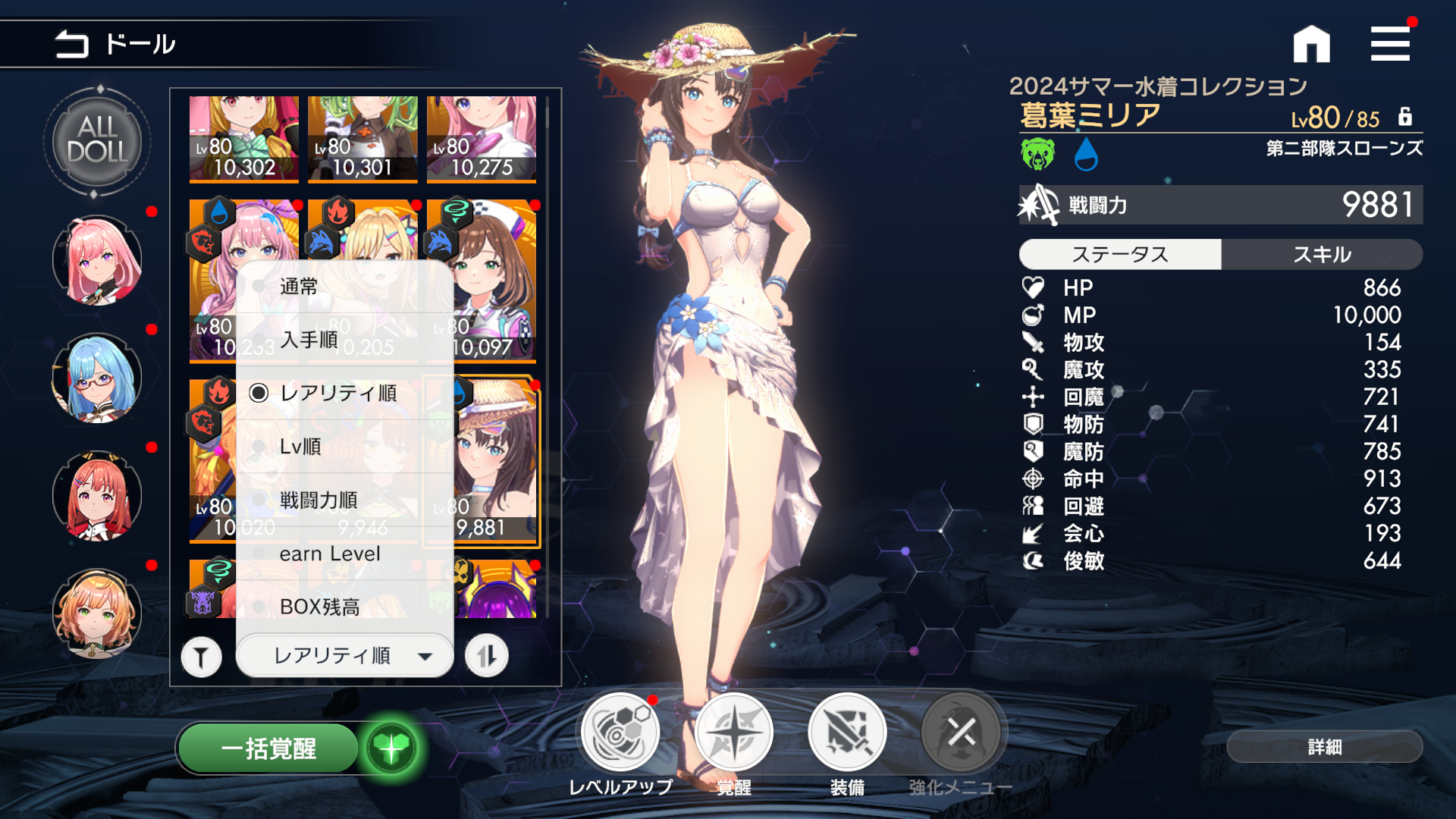Tap the 一括覚醒 button
The image size is (1456, 819).
(268, 748)
